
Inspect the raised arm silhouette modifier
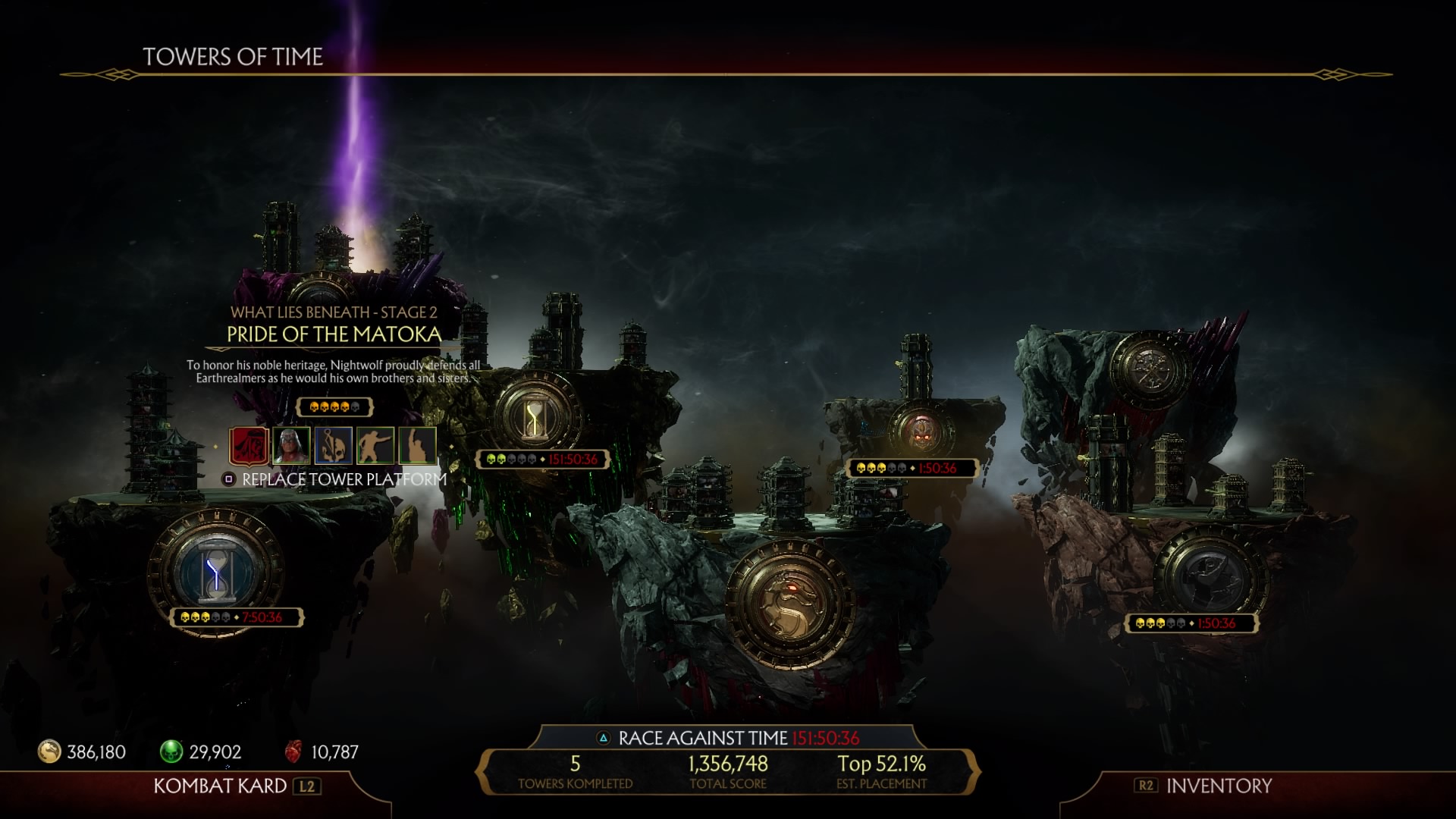417,446
